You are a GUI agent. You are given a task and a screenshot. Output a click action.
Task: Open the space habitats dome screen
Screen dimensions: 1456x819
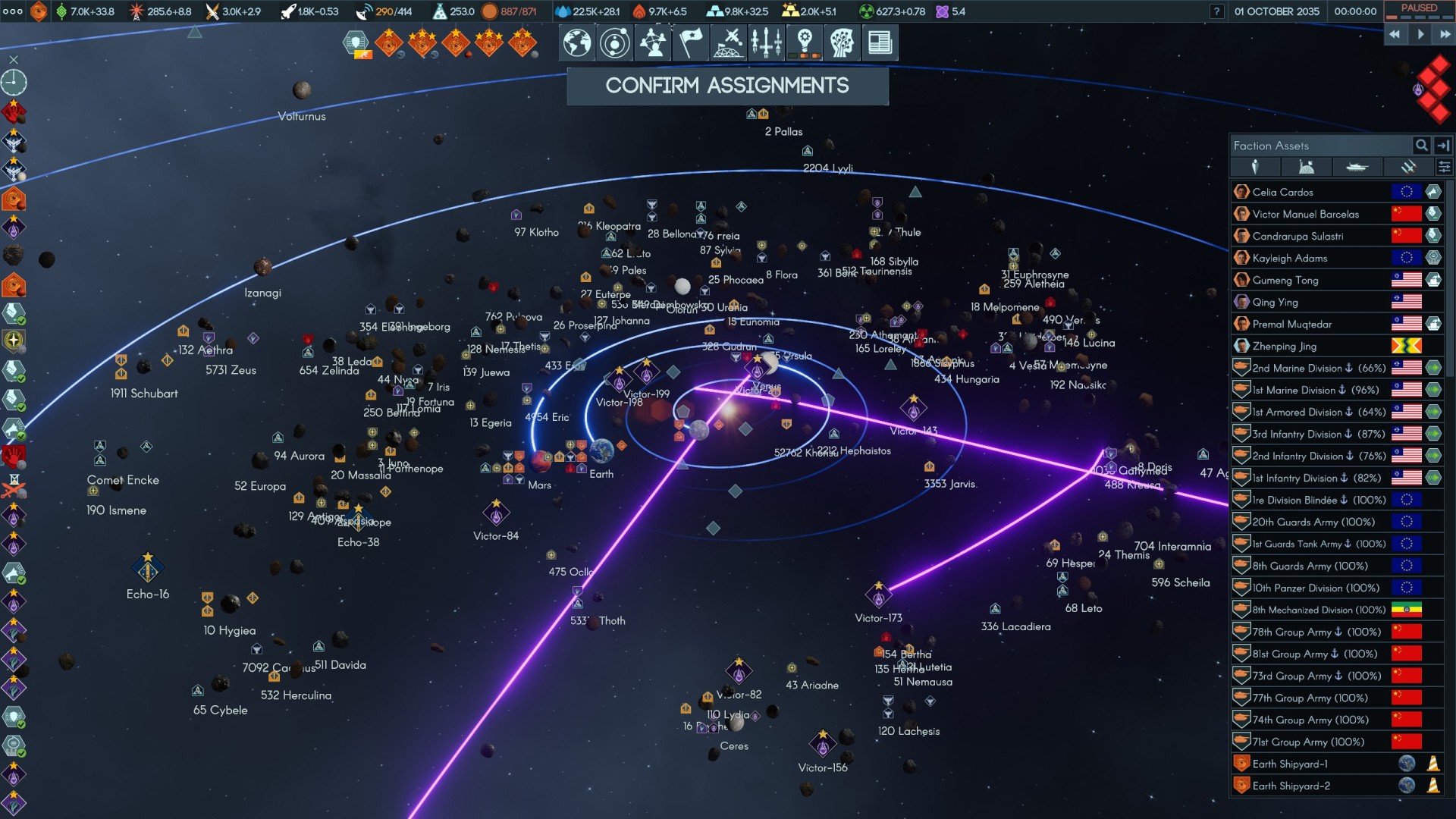point(729,42)
